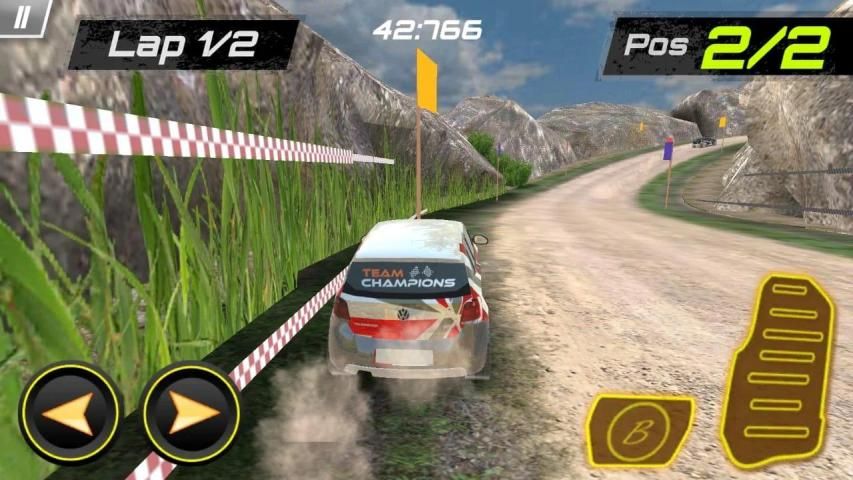
Task: Hit the gas accelerator pedal
Action: (778, 369)
